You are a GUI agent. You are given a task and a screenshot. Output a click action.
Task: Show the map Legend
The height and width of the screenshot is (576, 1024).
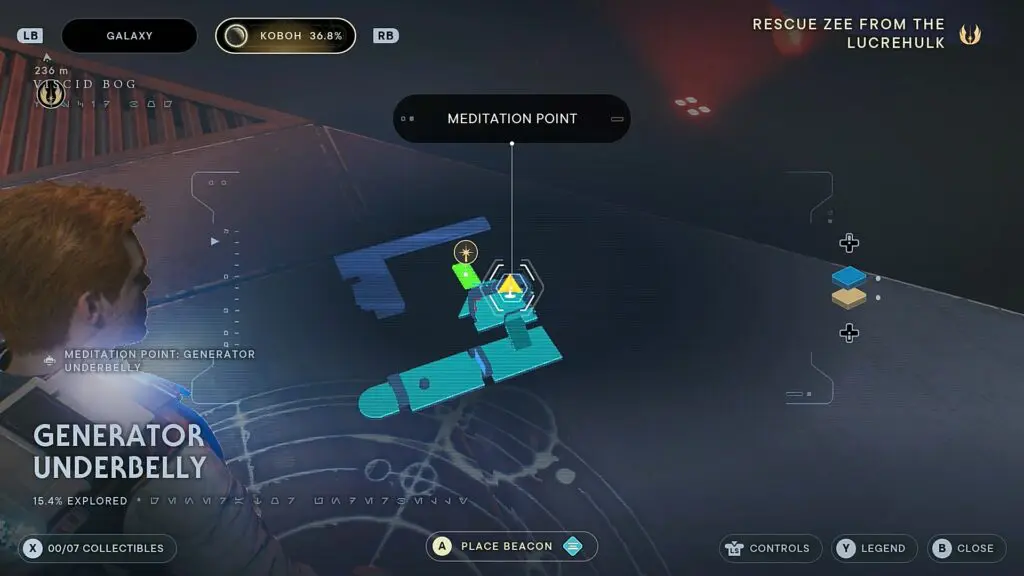(874, 548)
